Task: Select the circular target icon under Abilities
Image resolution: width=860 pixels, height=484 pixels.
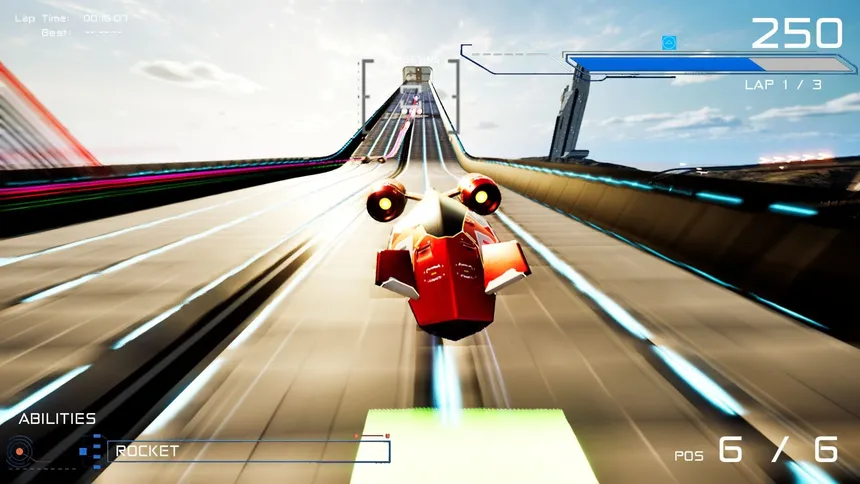Action: [x=19, y=452]
